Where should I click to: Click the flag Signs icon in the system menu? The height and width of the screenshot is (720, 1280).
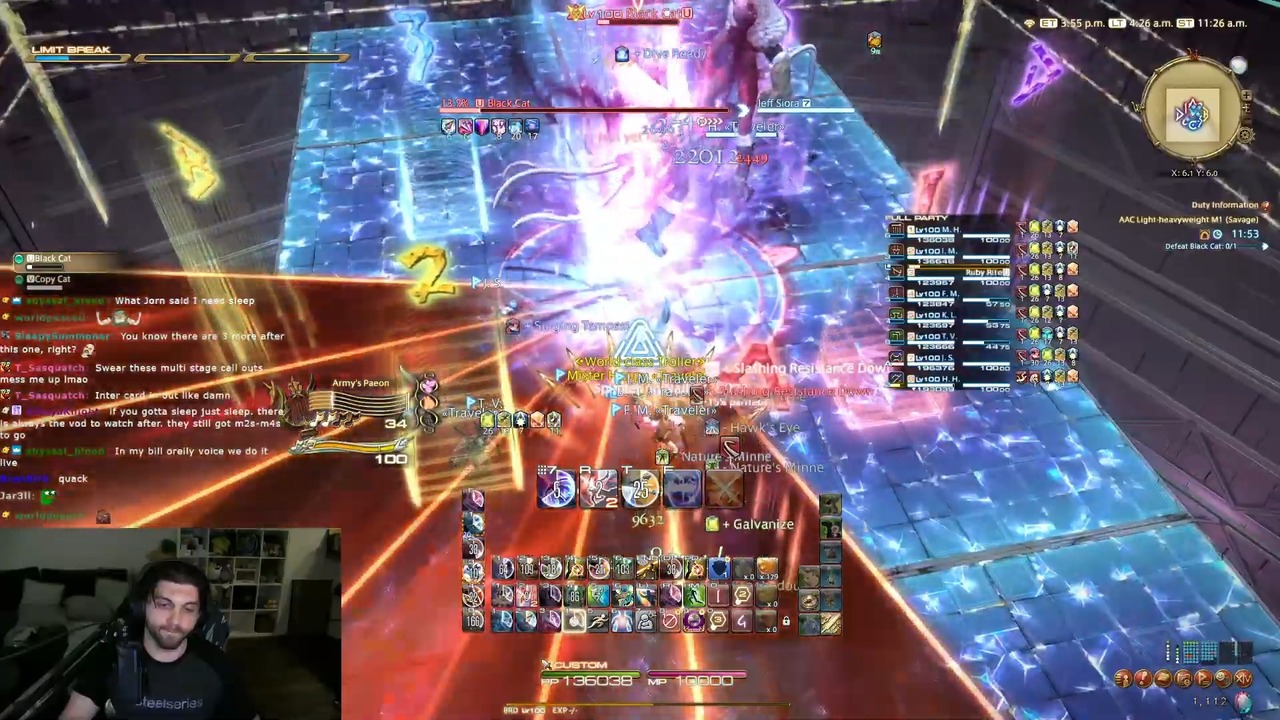click(1203, 677)
